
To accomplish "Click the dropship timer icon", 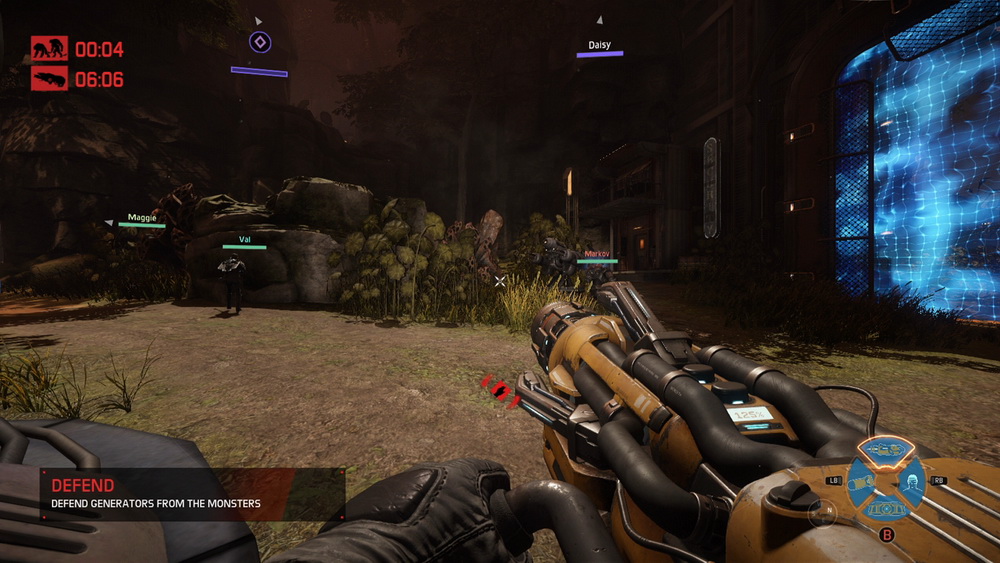I will [49, 79].
